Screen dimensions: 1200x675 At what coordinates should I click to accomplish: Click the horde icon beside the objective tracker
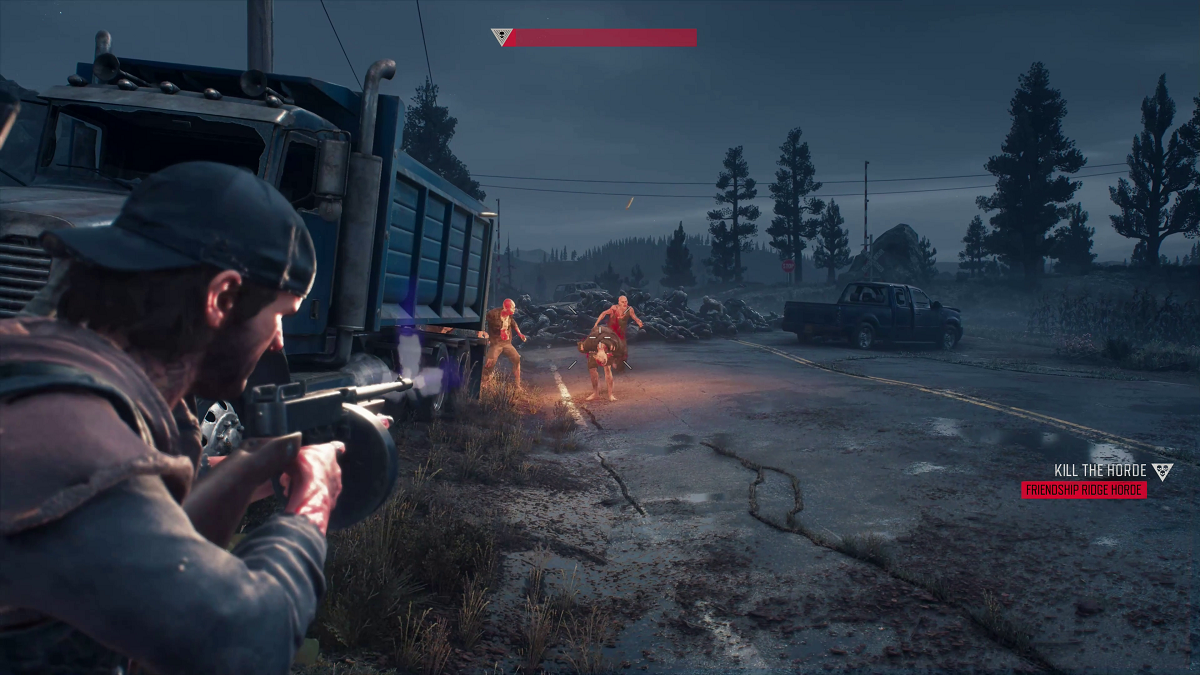pyautogui.click(x=1161, y=471)
